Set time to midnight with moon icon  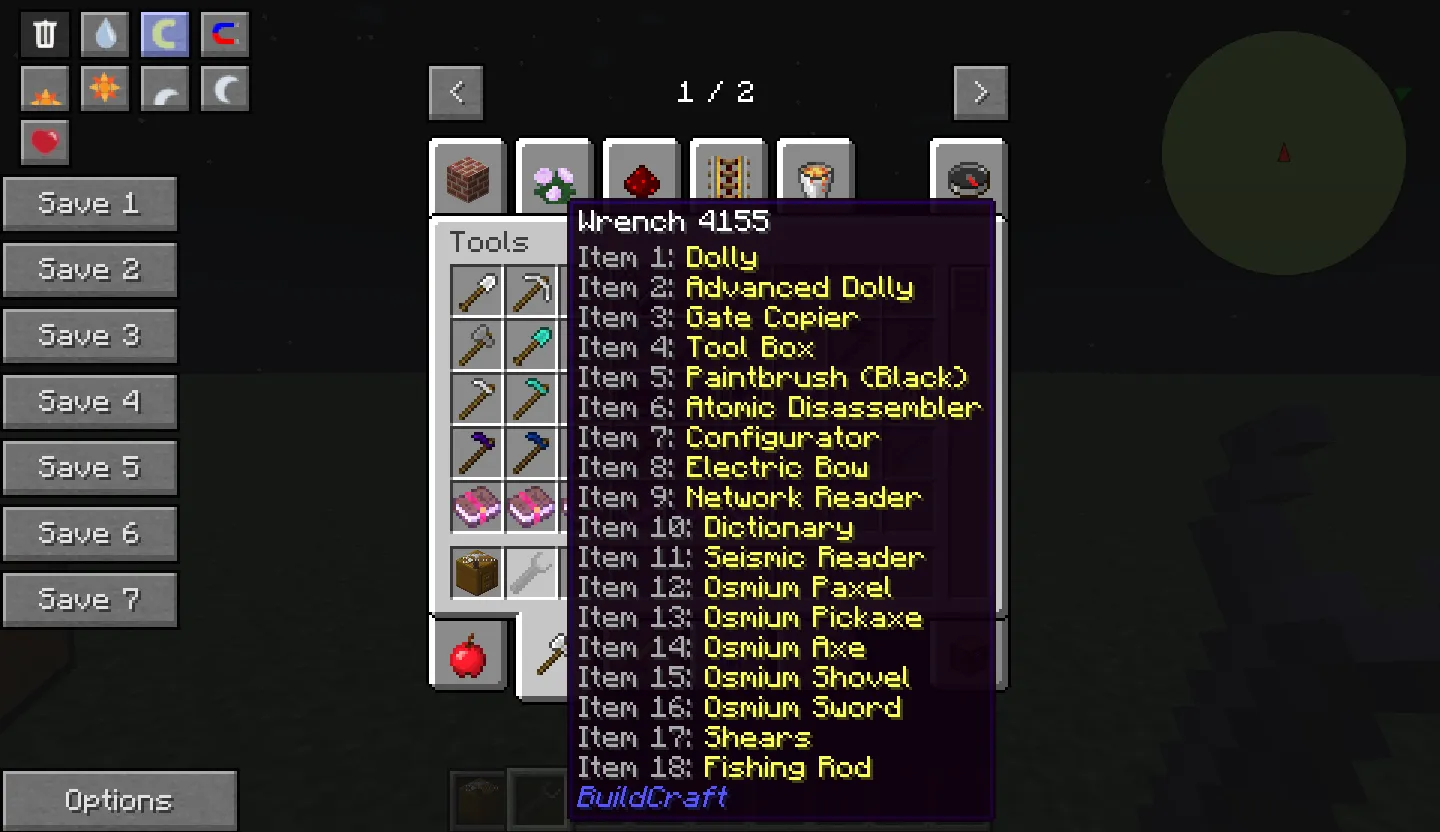tap(224, 89)
